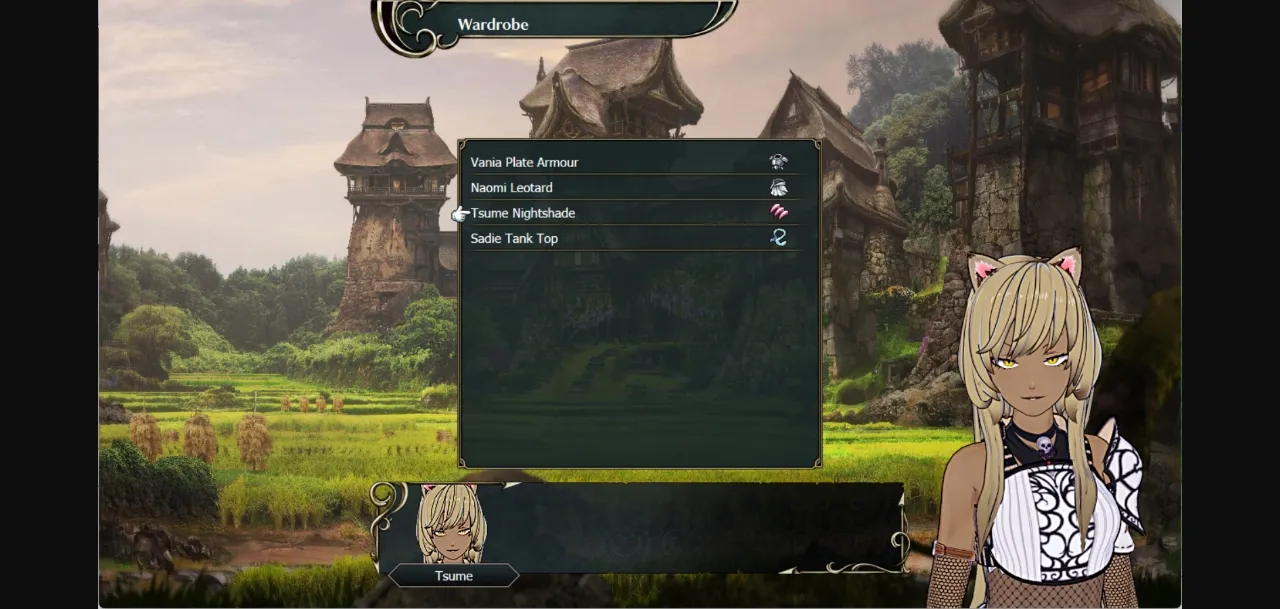Screen dimensions: 1280x609
Task: Pick the Tsume Nightshade outfit
Action: [523, 213]
